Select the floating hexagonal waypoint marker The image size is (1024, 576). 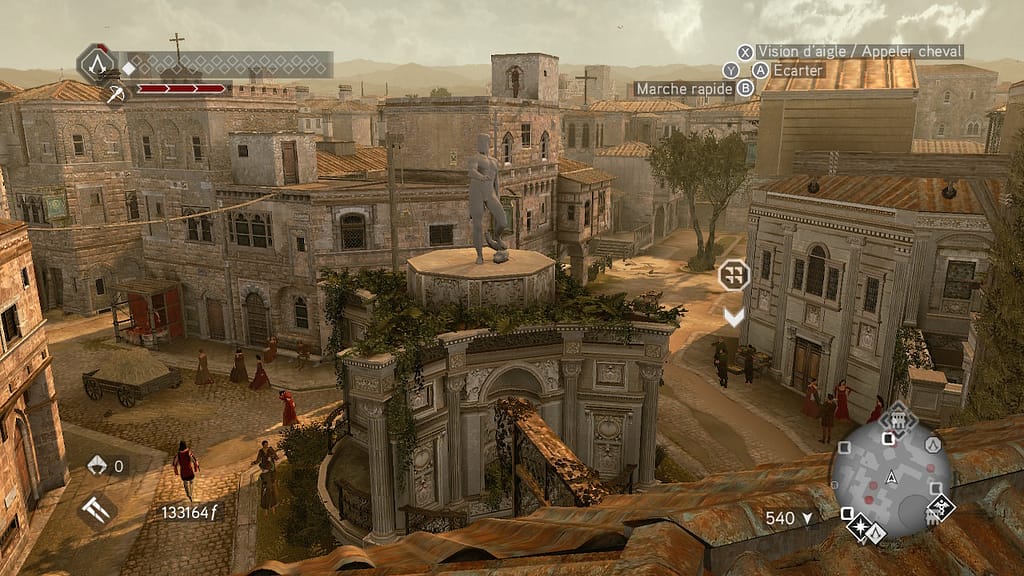[x=734, y=274]
